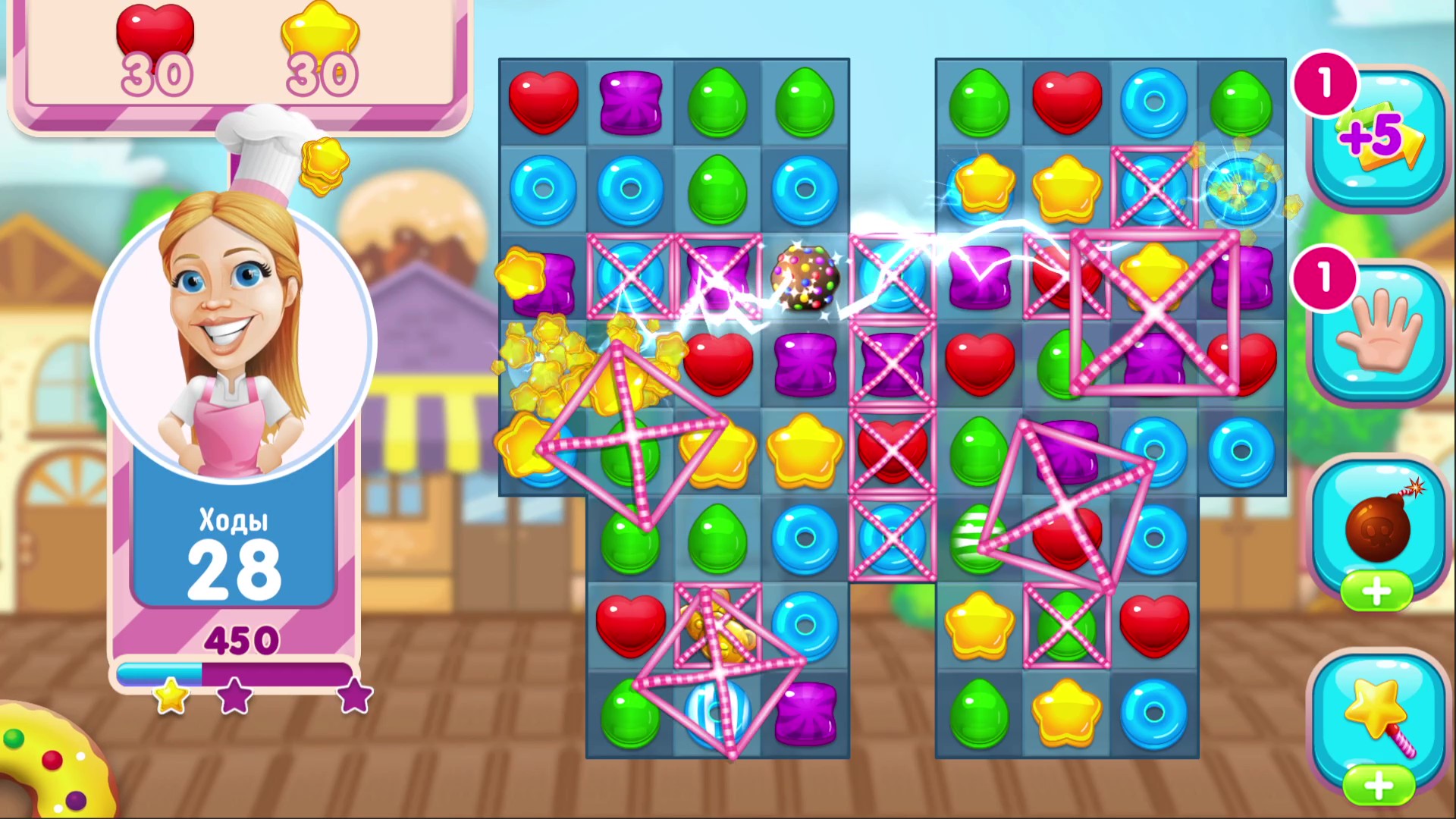Tap the first yellow star under the progress bar
The width and height of the screenshot is (1456, 819).
click(x=171, y=699)
